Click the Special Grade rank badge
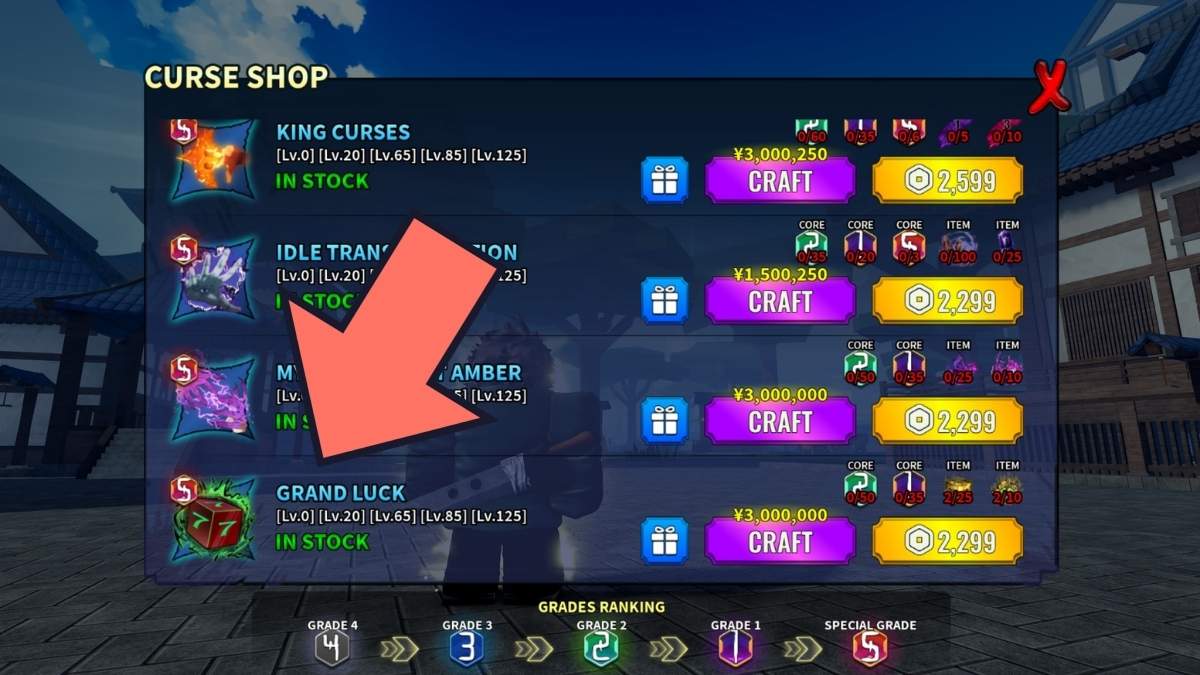The width and height of the screenshot is (1200, 675). click(869, 650)
